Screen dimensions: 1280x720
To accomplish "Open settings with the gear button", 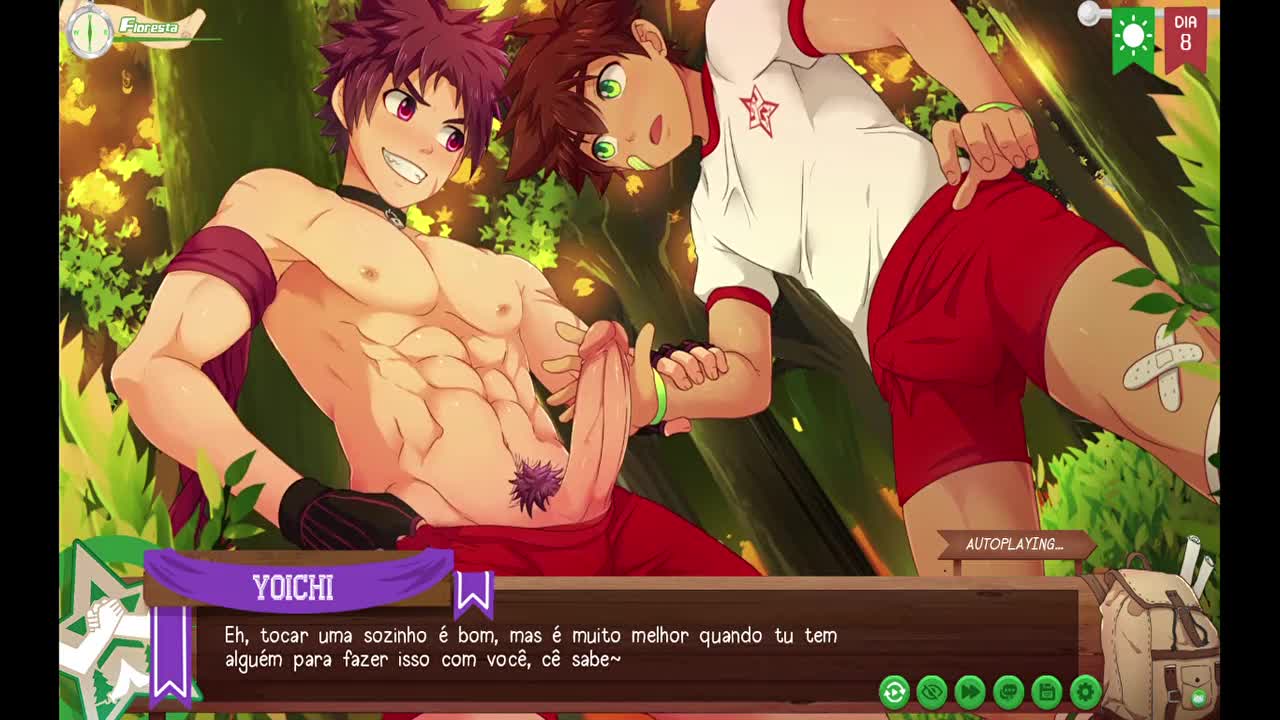I will 1085,691.
